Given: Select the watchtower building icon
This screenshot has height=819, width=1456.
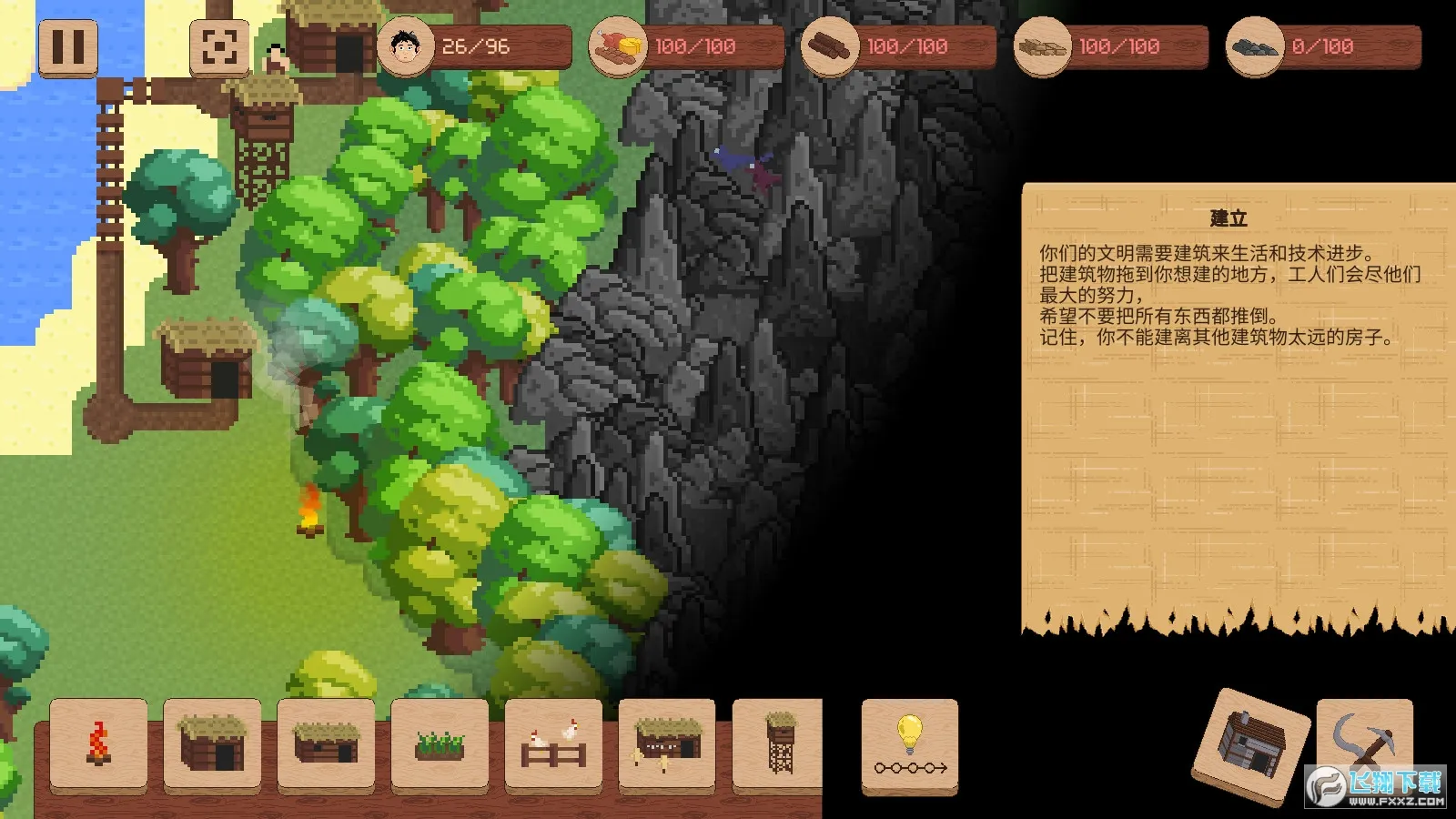Looking at the screenshot, I should (x=780, y=748).
